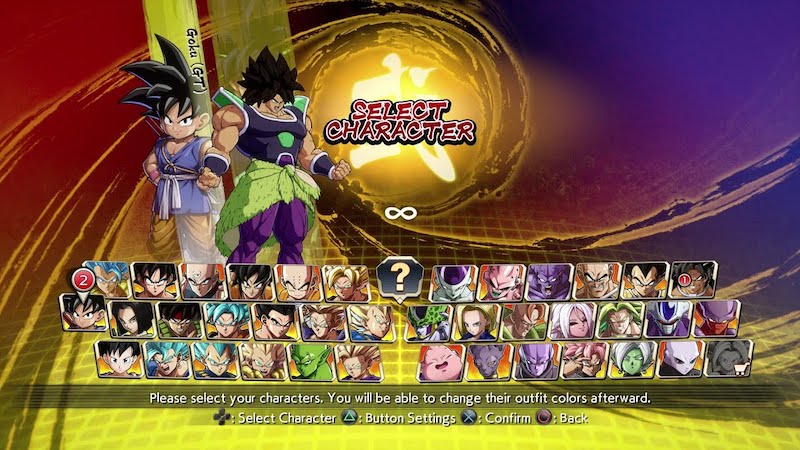Screen dimensions: 800x450
Task: Select the Tien three-eyed portrait
Action: pos(201,283)
